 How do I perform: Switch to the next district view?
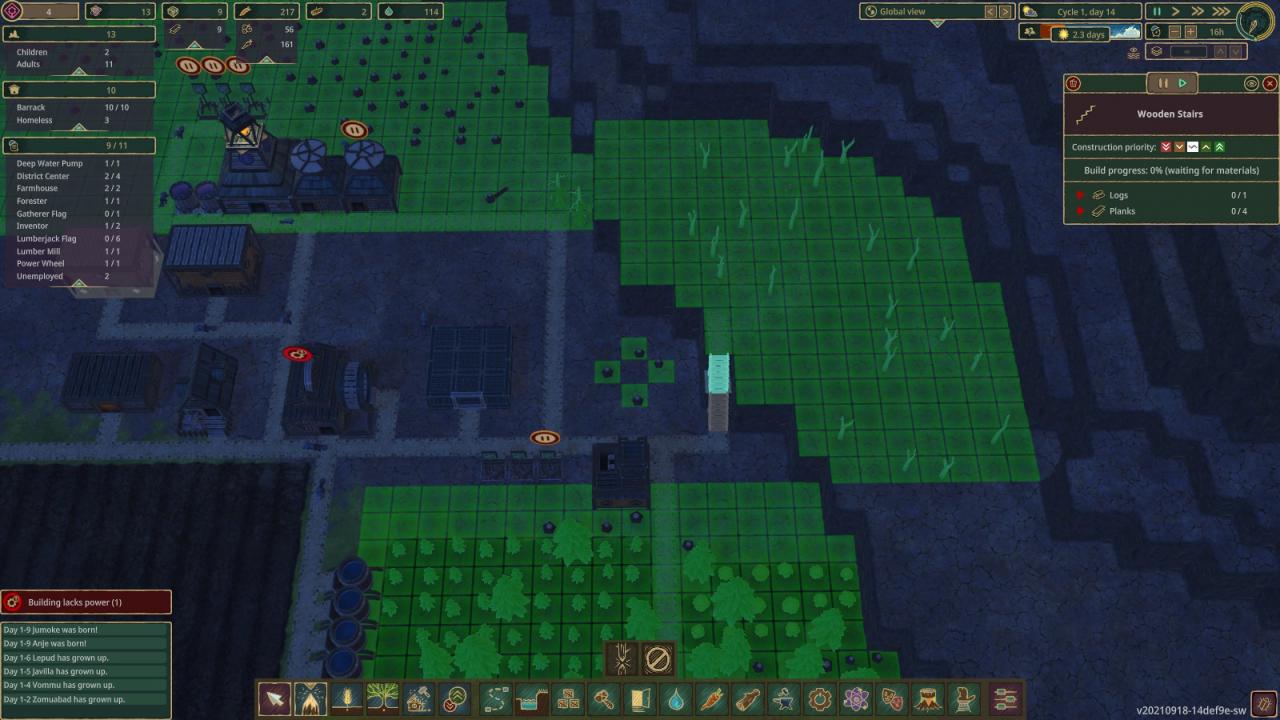(x=1006, y=12)
